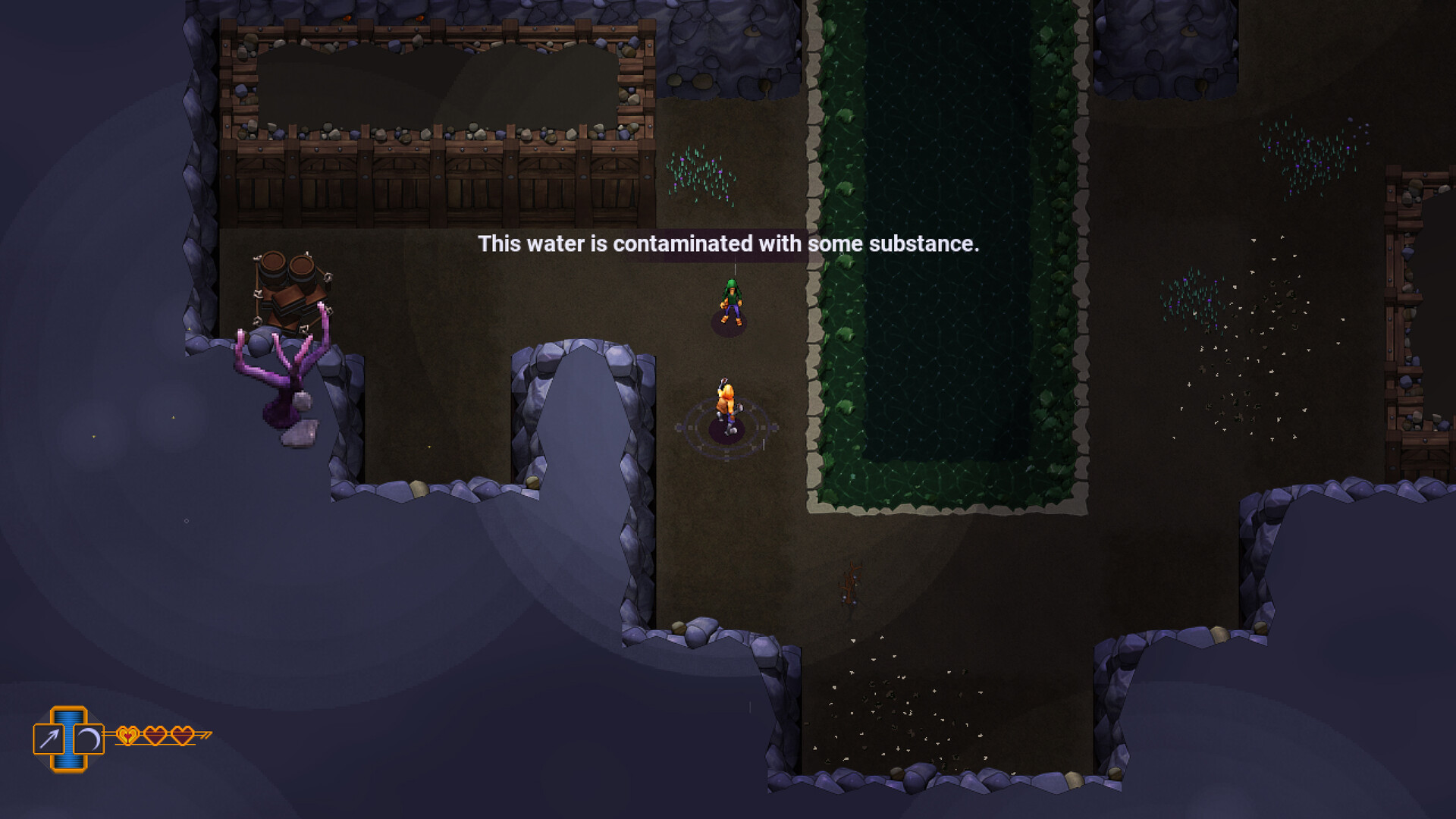Select the arrow ability slot
Viewport: 1456px width, 819px height.
[49, 739]
